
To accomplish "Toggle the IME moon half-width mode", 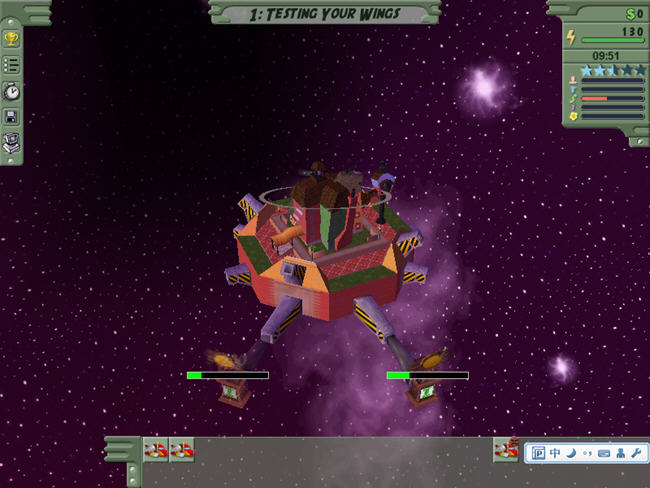I will (x=571, y=453).
